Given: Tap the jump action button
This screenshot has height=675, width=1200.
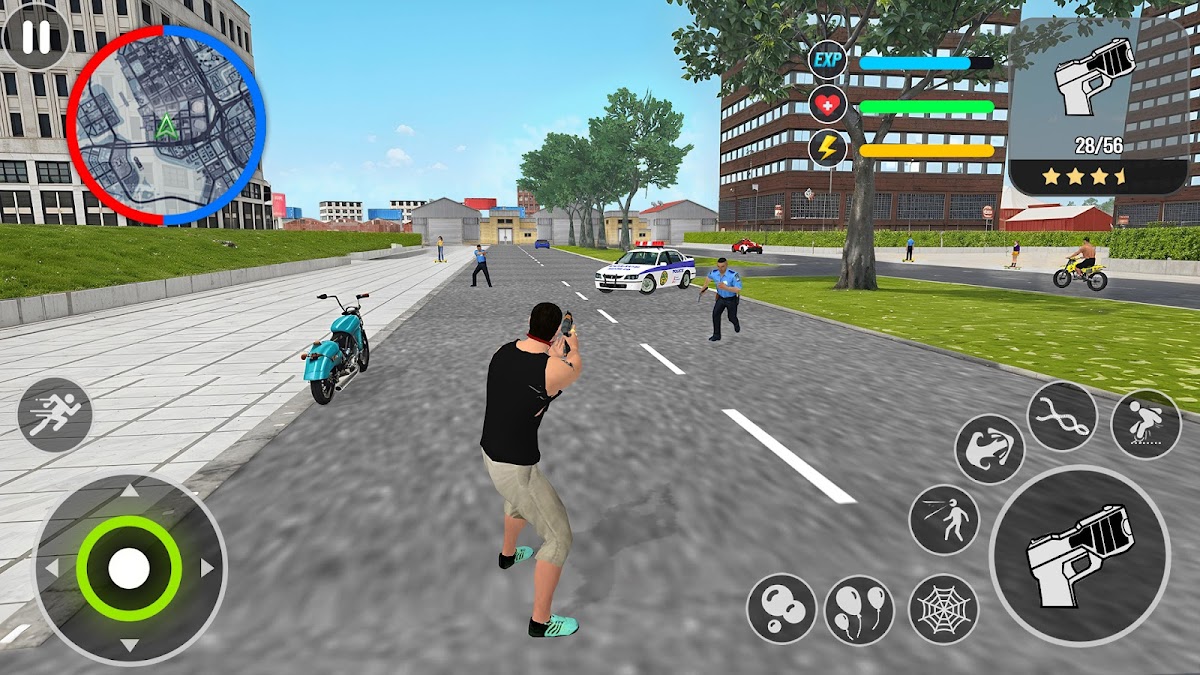Looking at the screenshot, I should [1146, 424].
